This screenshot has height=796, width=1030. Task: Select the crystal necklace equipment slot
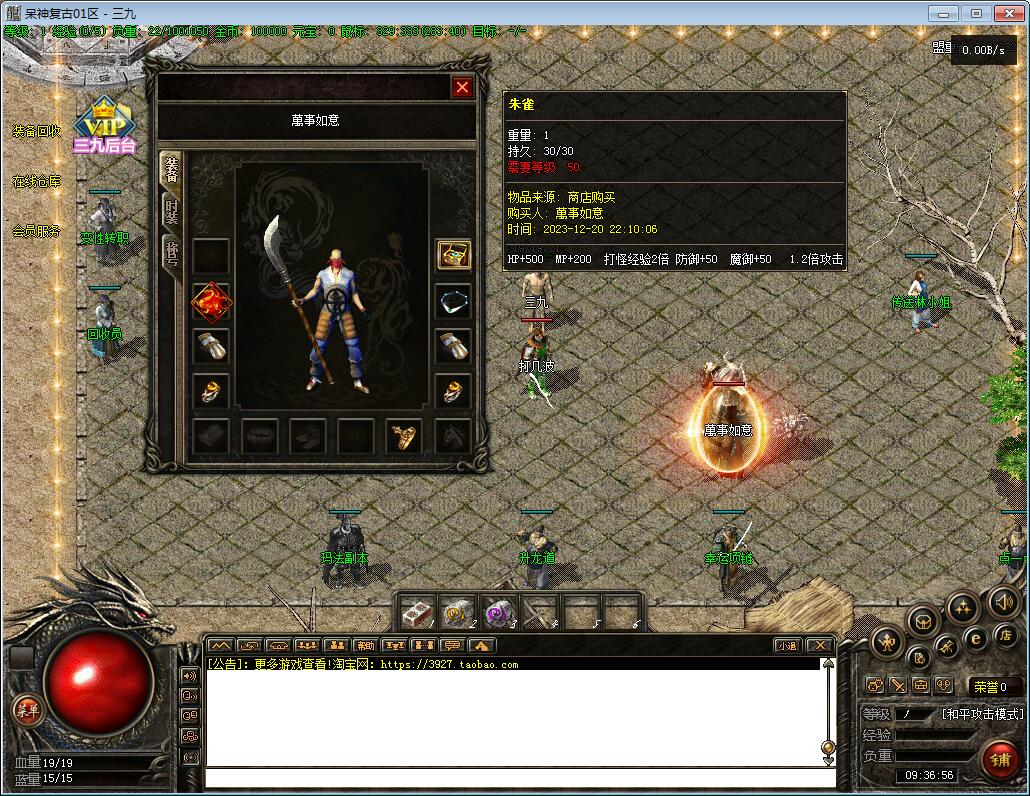pyautogui.click(x=453, y=301)
